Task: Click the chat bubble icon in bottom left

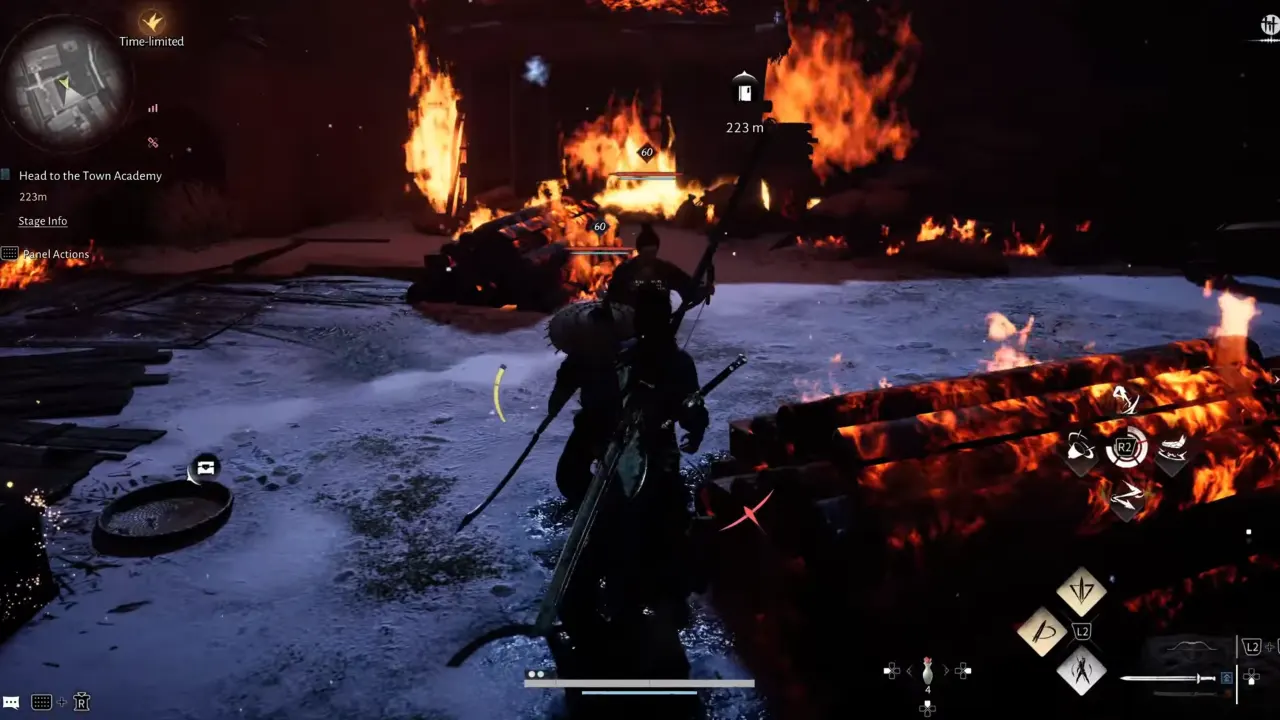Action: [13, 701]
